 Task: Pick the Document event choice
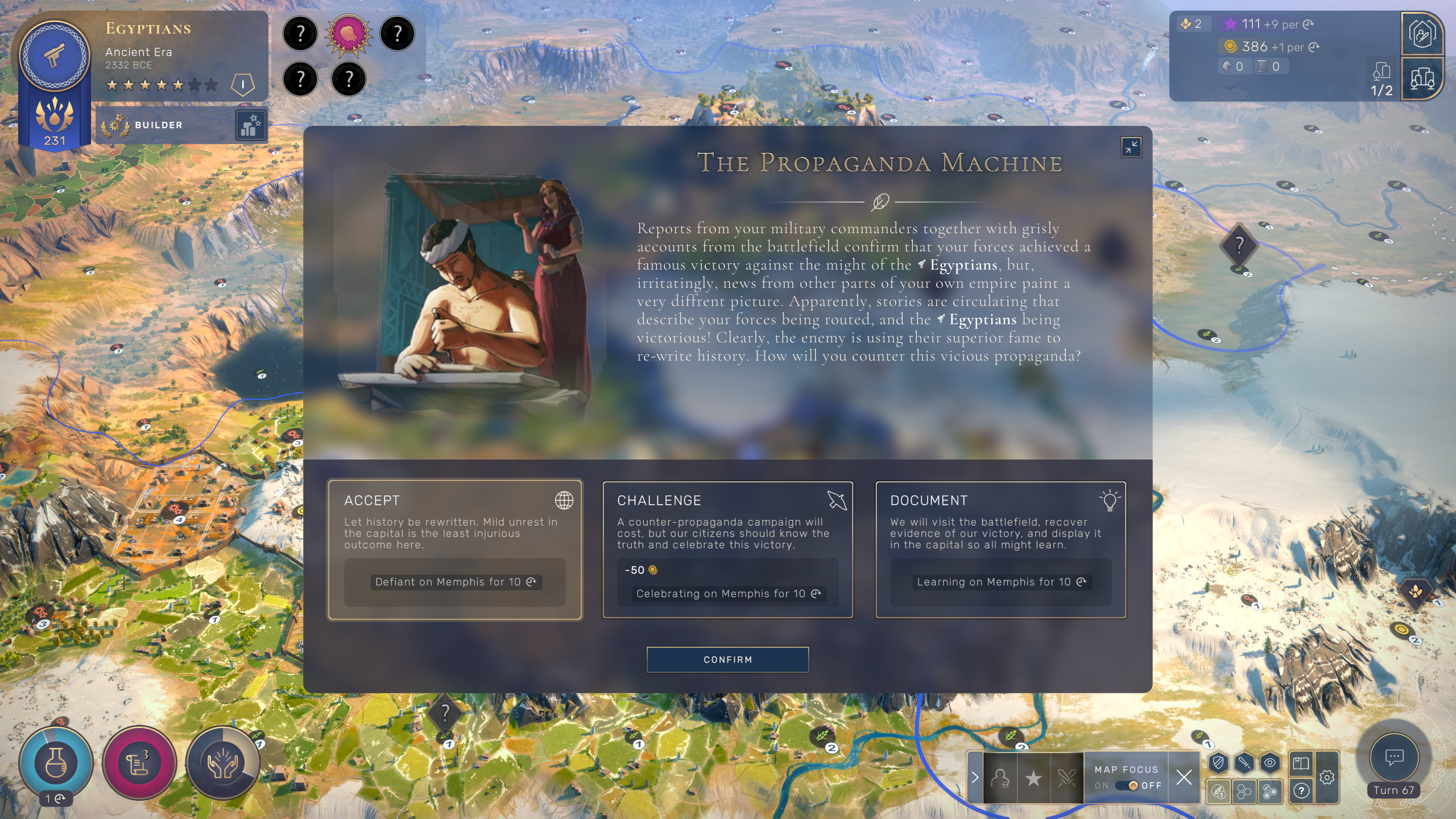coord(1000,549)
